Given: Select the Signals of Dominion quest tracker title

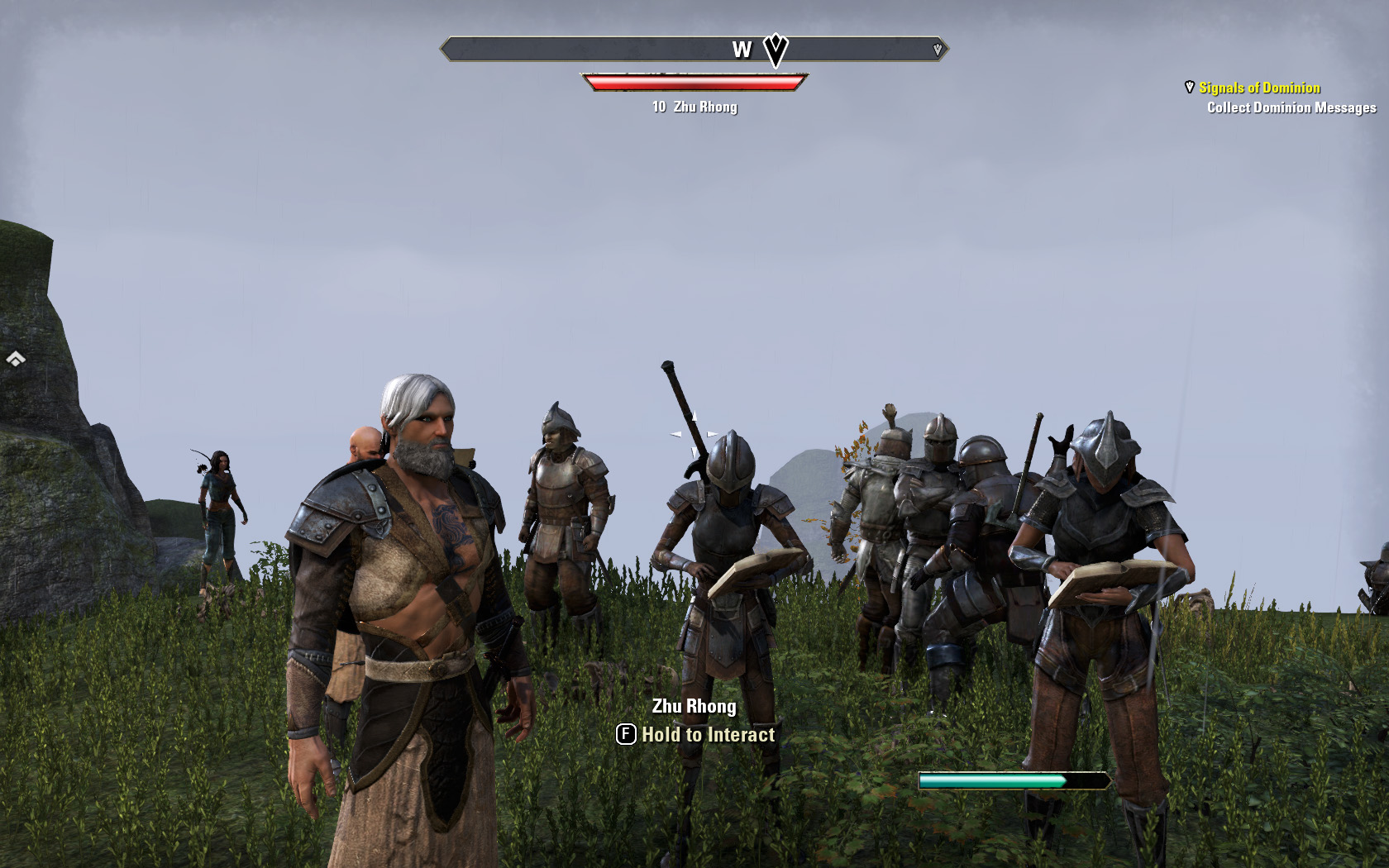Looking at the screenshot, I should [1259, 88].
